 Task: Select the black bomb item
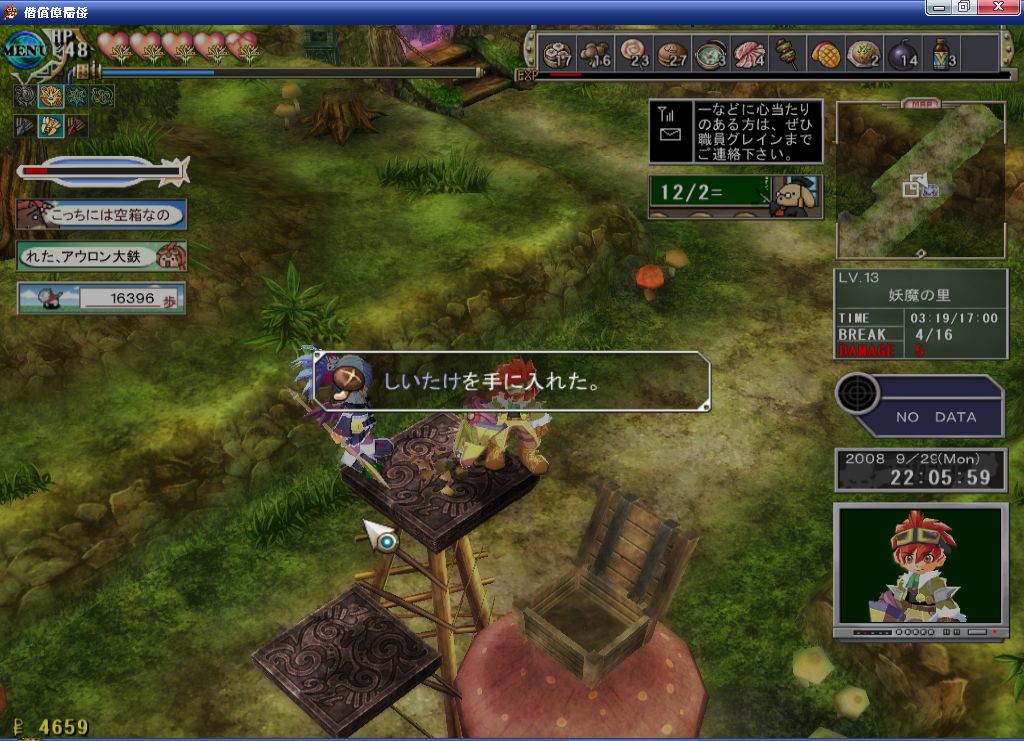tap(903, 52)
